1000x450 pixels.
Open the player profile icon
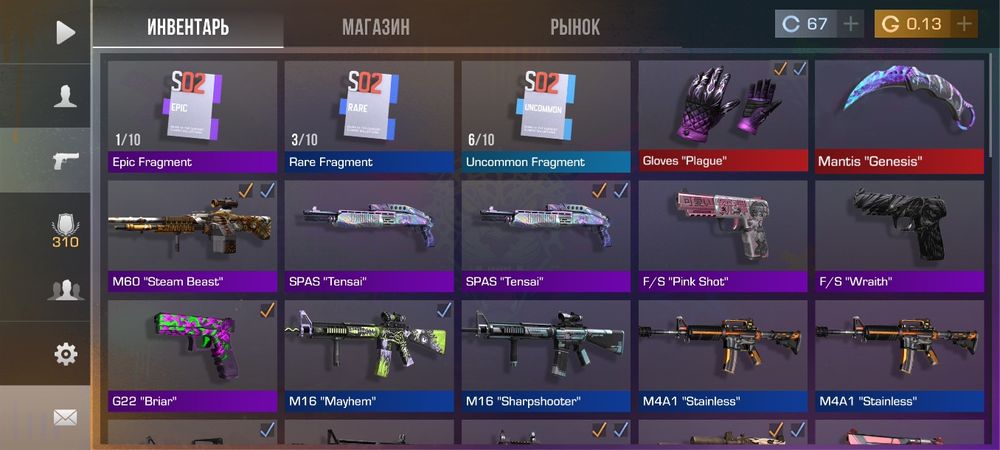pos(65,96)
